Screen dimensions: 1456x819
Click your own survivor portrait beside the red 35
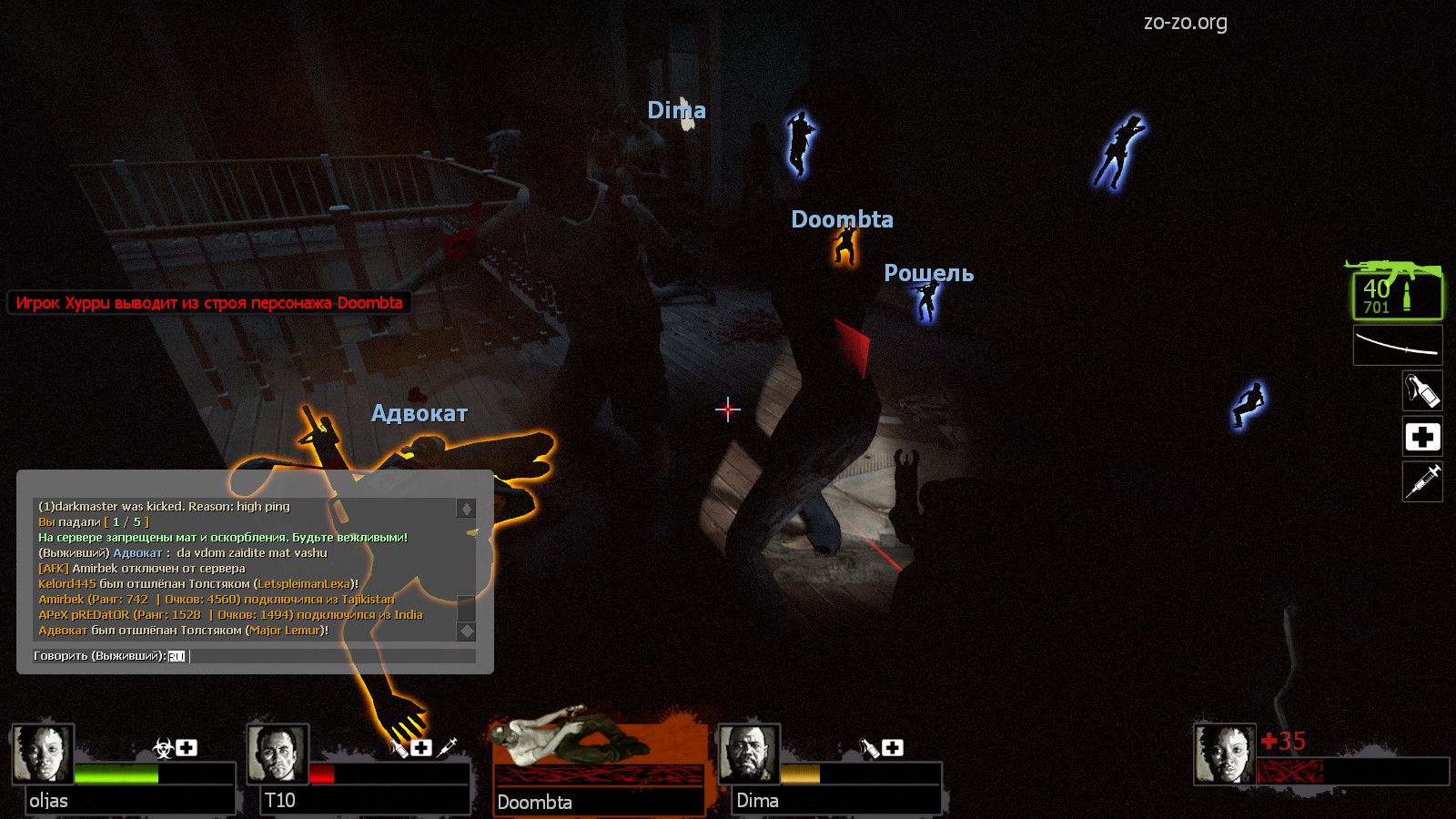(x=1224, y=753)
